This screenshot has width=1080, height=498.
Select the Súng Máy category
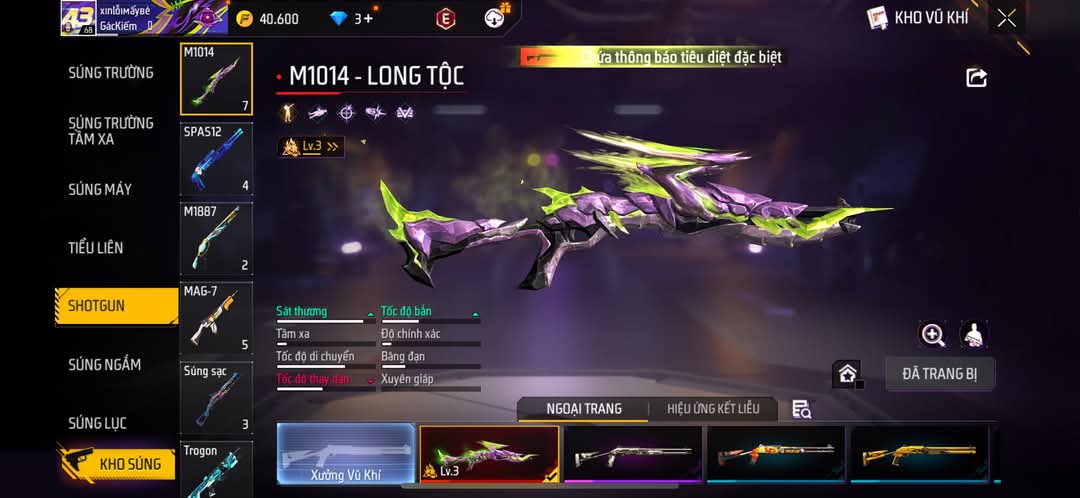tap(100, 189)
